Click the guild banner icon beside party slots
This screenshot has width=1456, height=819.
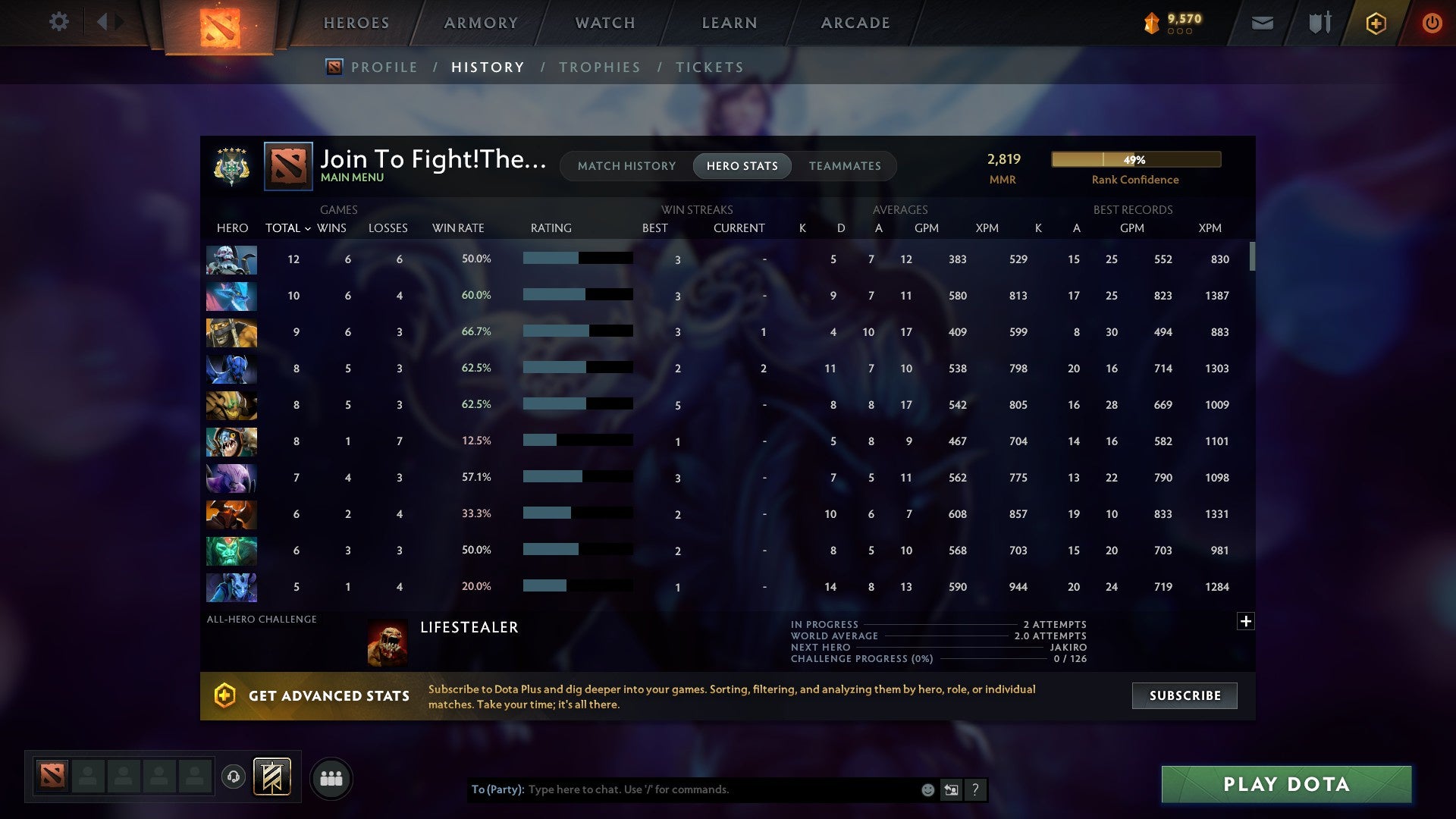(272, 777)
